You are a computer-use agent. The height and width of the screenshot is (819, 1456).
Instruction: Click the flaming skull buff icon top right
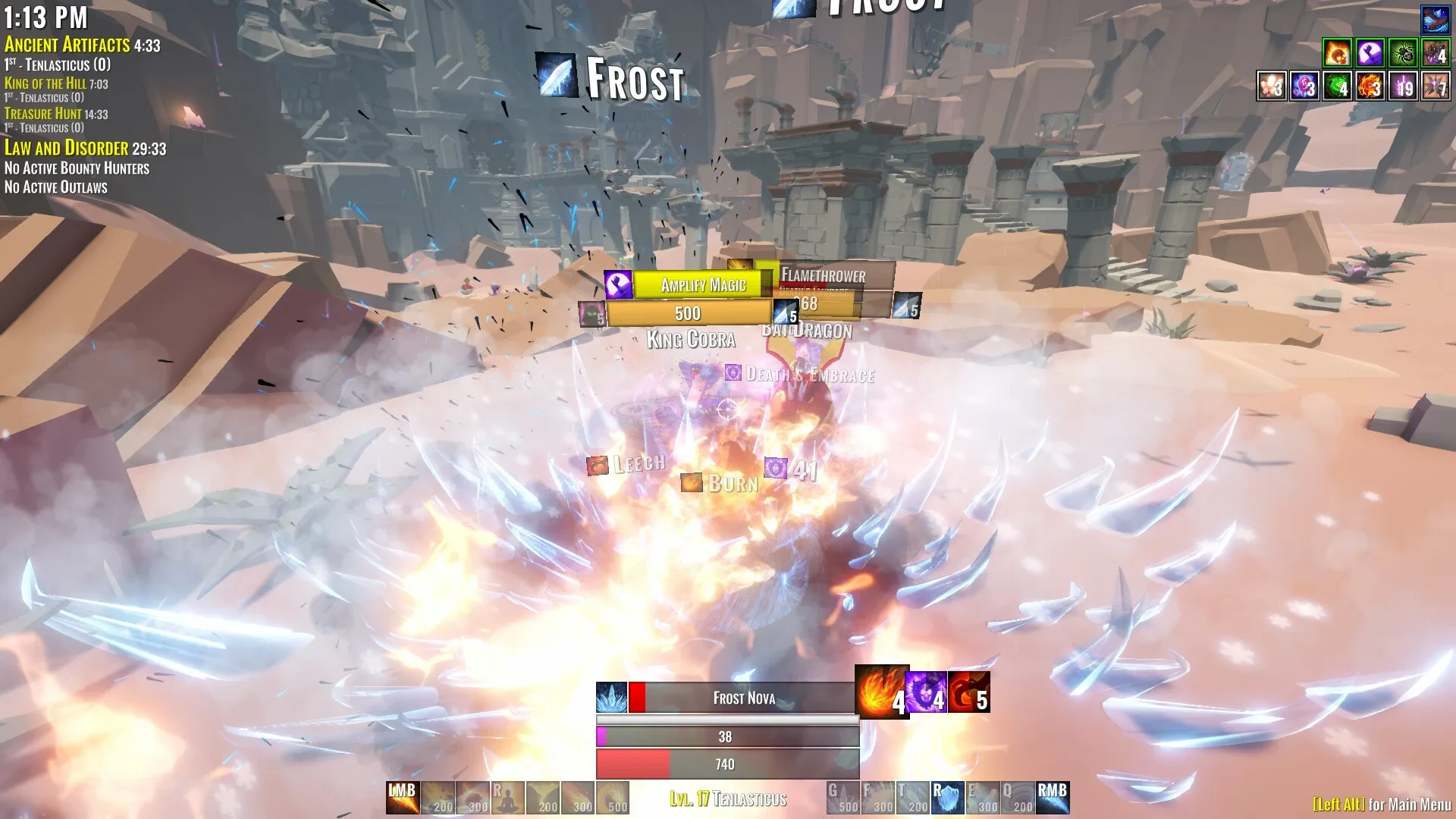[1338, 54]
